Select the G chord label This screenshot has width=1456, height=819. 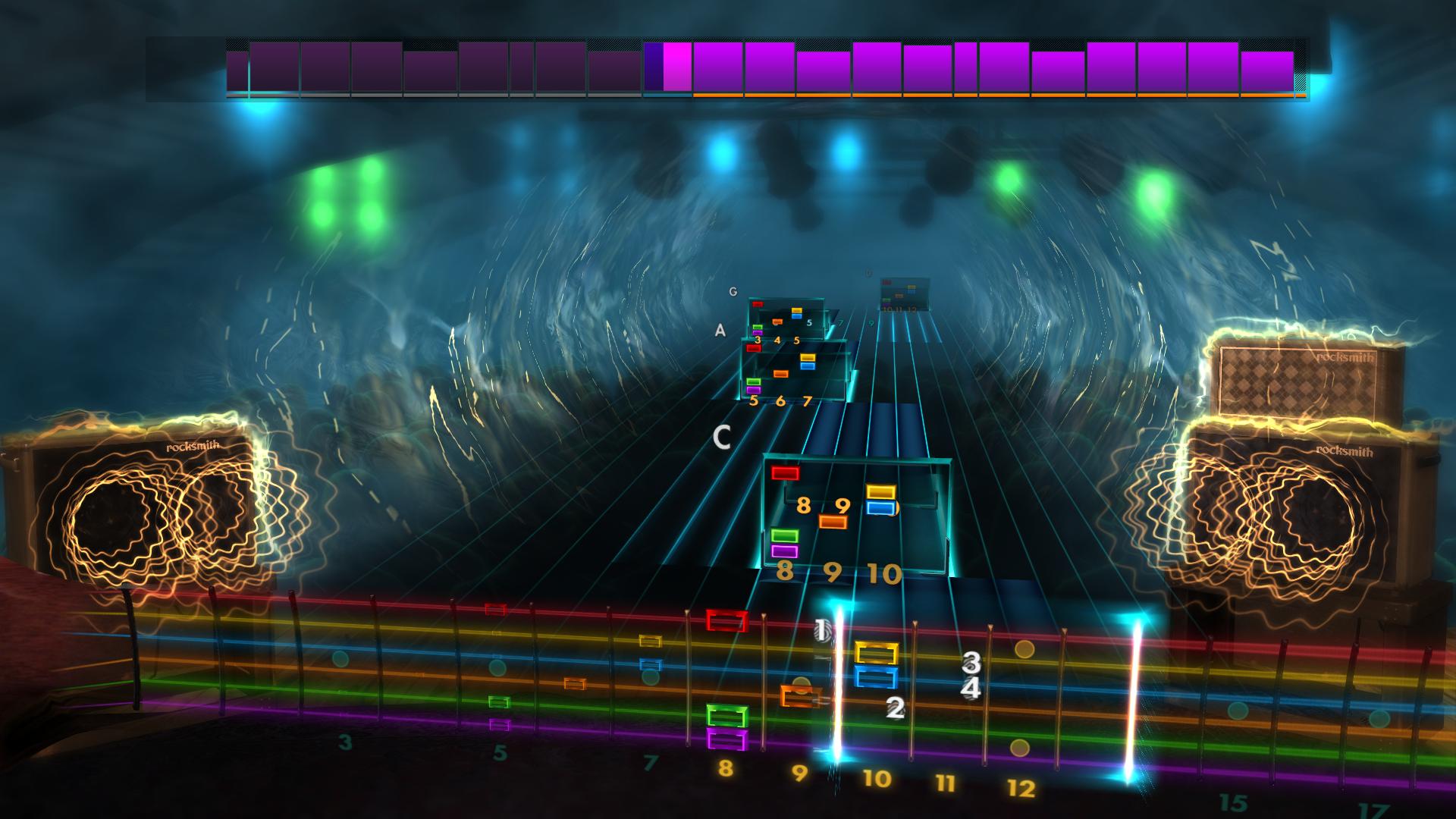click(x=733, y=290)
